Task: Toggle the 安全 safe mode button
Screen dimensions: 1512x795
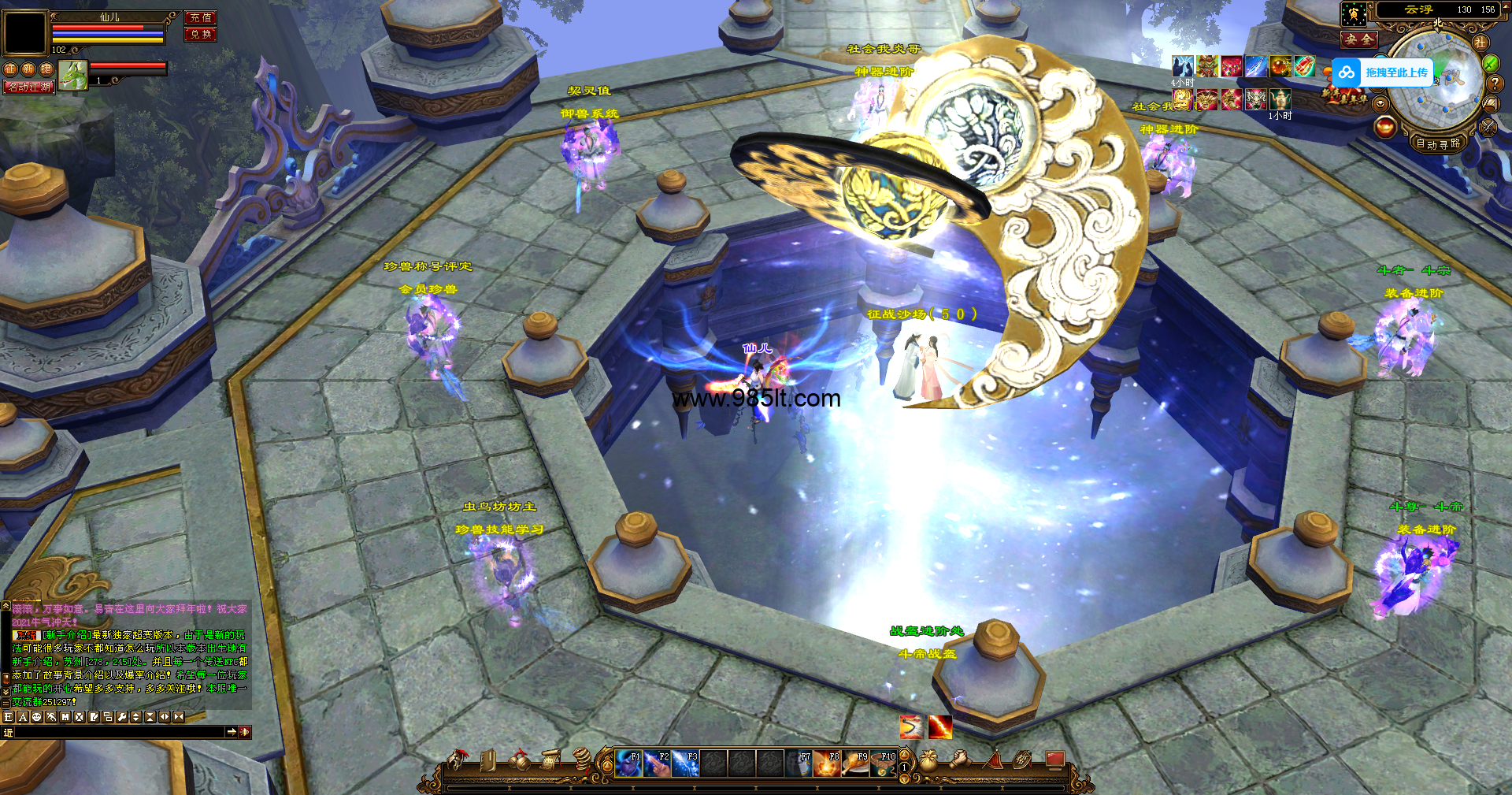Action: pyautogui.click(x=1359, y=39)
